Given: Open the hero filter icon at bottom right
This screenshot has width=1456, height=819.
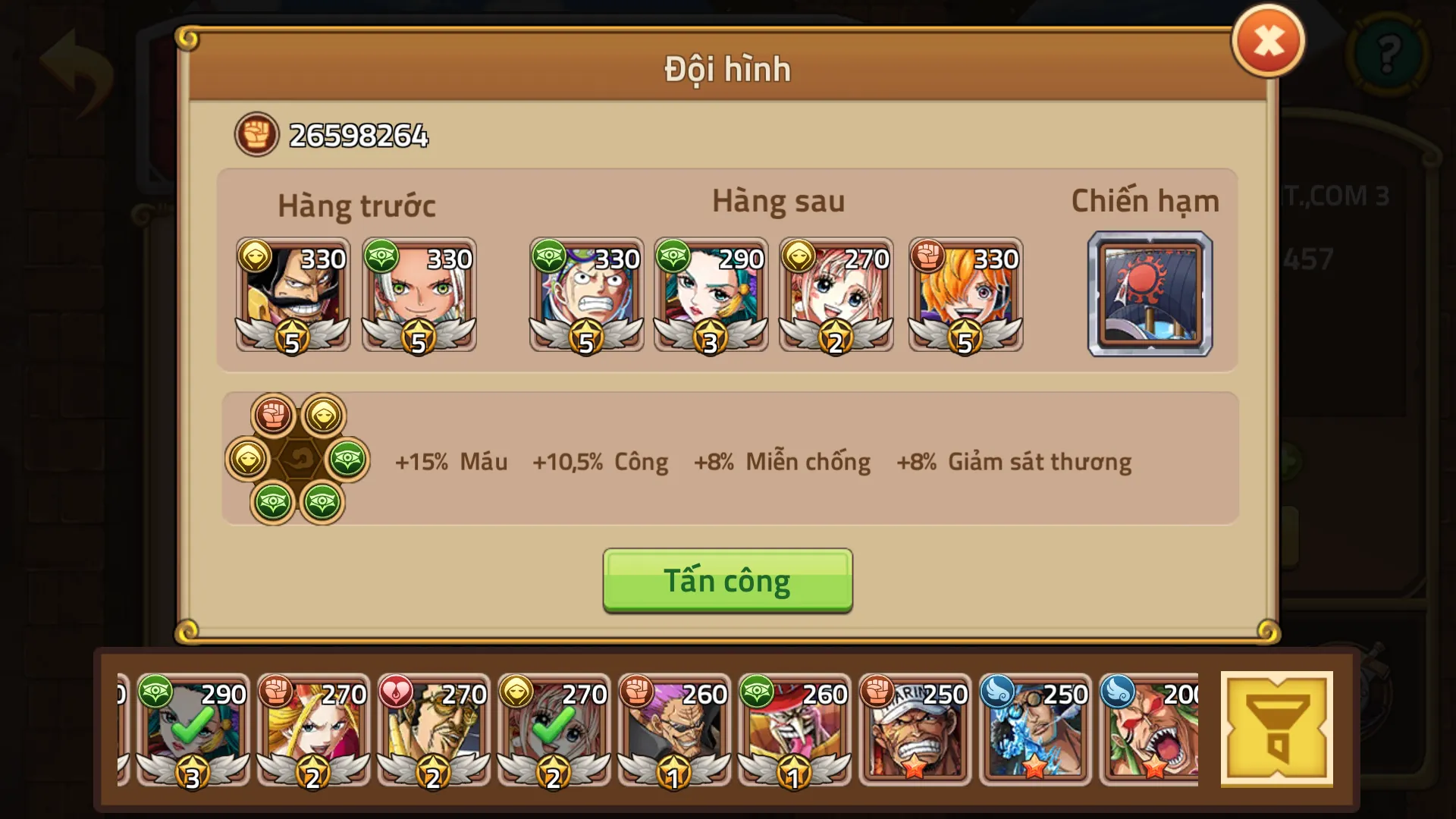Looking at the screenshot, I should click(x=1278, y=728).
